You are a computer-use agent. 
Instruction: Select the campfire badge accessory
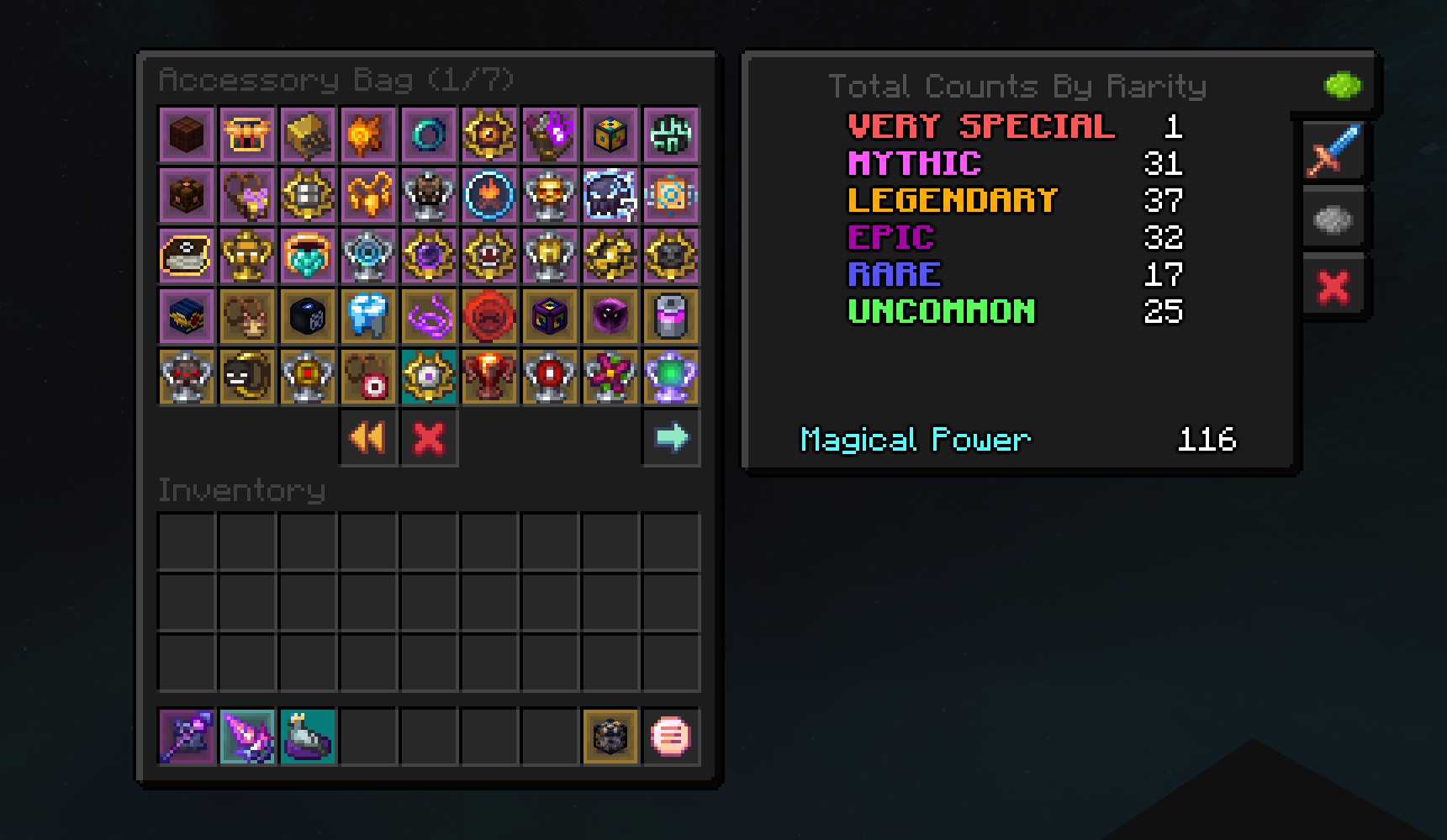[x=489, y=195]
